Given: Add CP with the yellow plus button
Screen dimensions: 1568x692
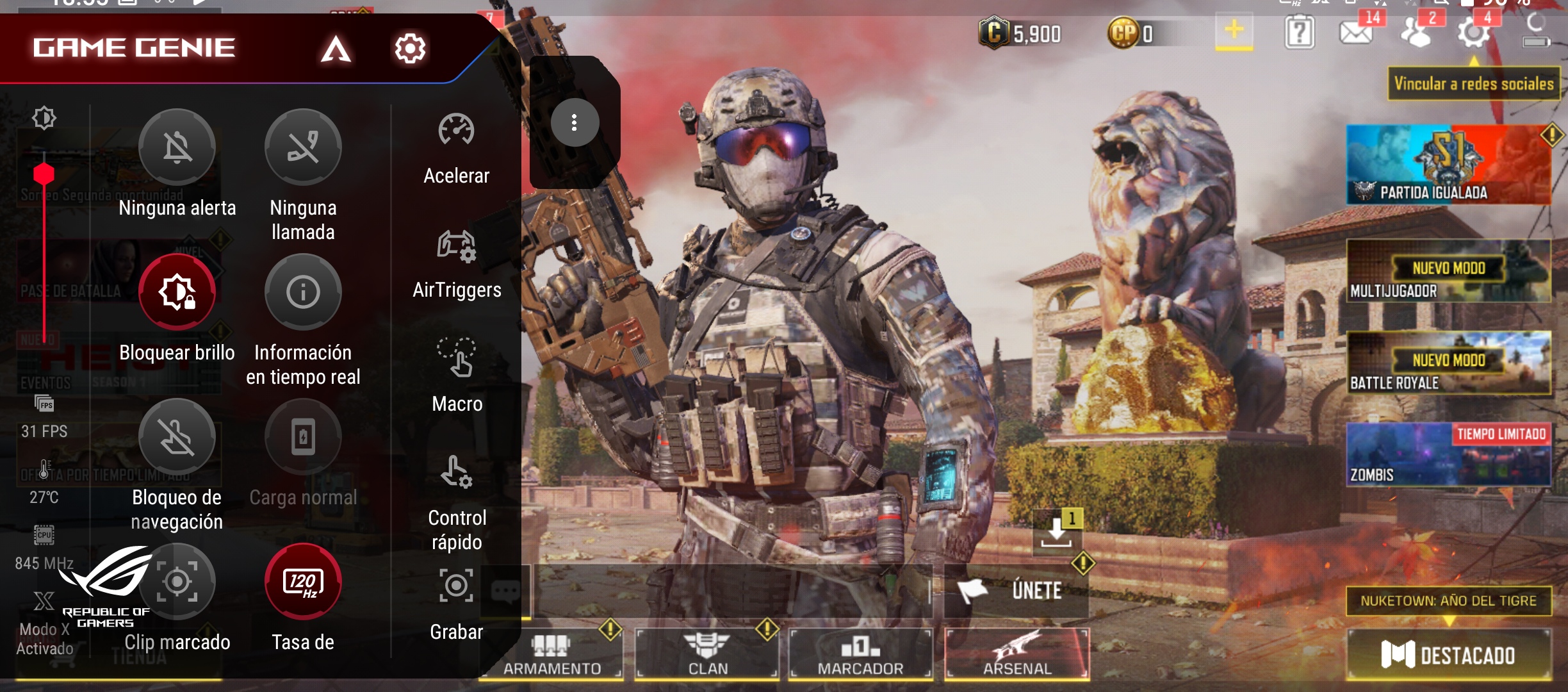Looking at the screenshot, I should coord(1234,31).
